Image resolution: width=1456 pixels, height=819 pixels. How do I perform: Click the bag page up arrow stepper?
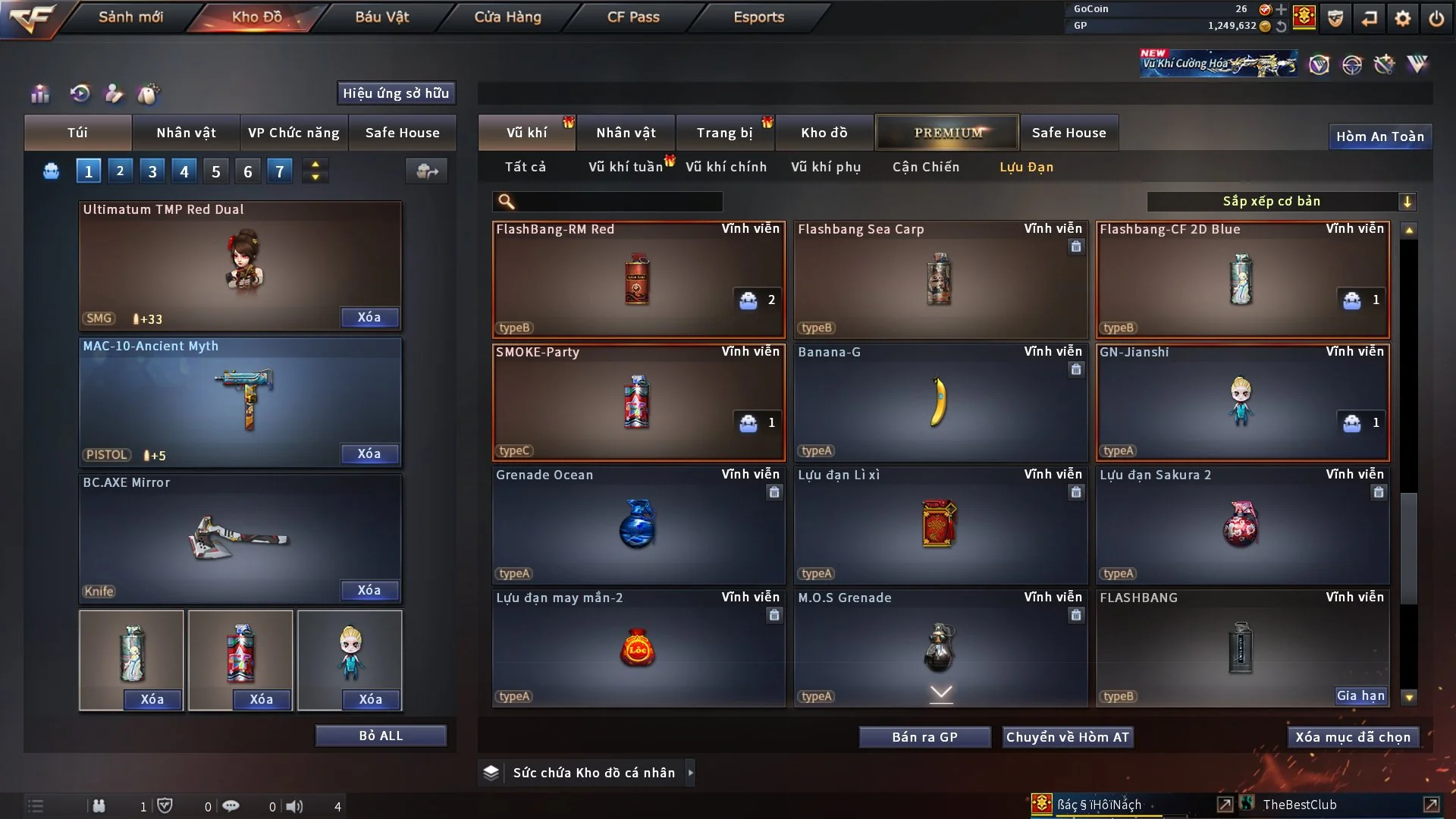coord(315,165)
